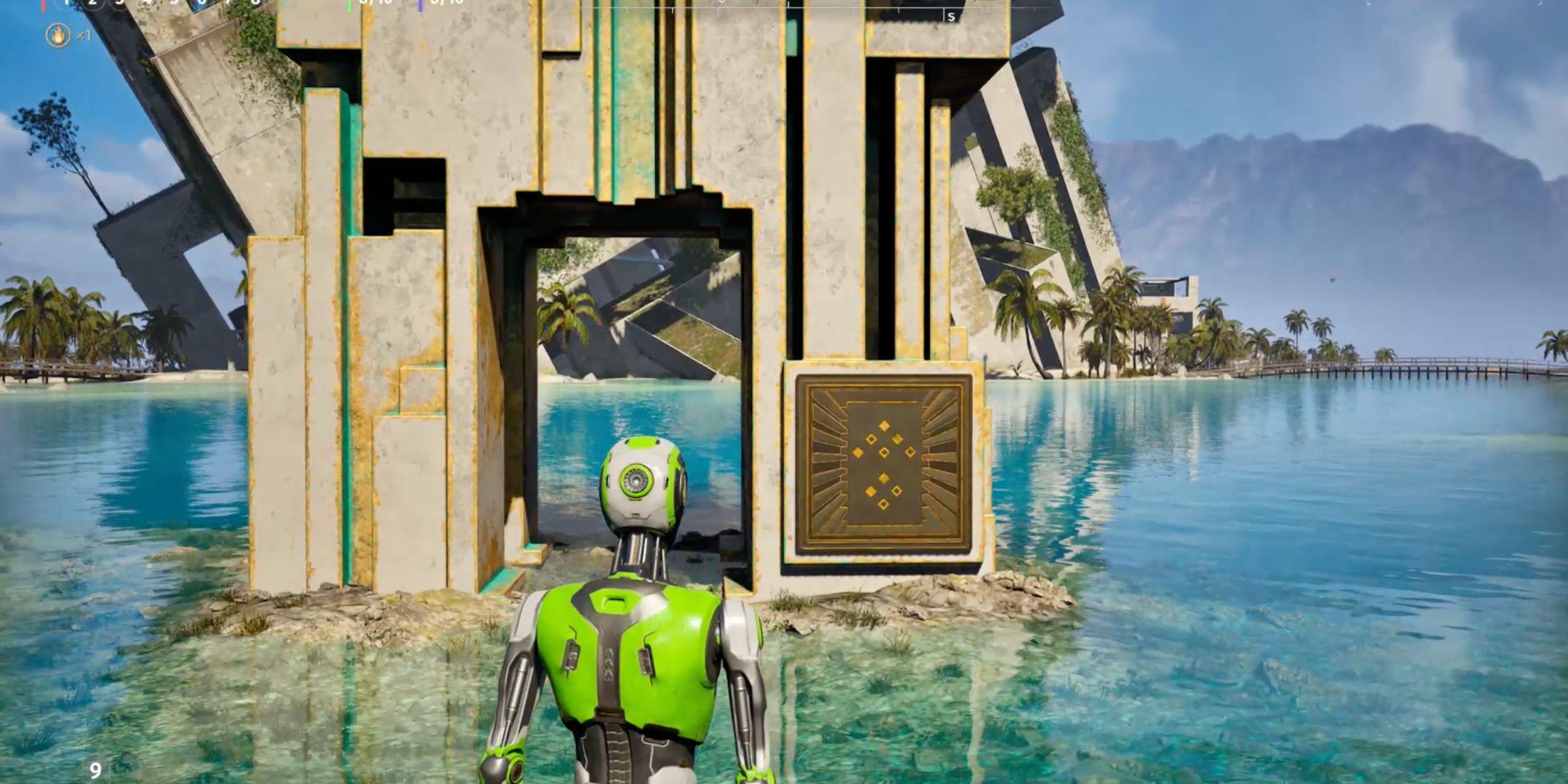Screen dimensions: 1568x784
Task: Toggle hotbar slot 5 selection
Action: 175,4
